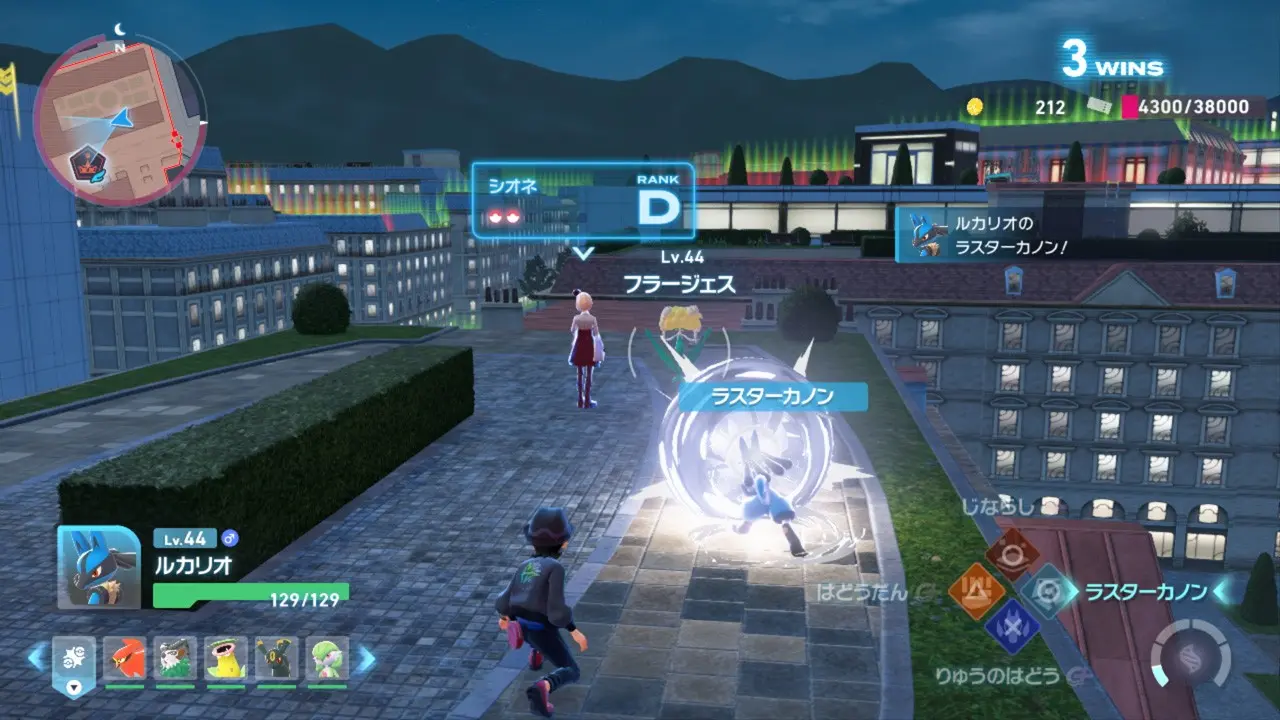Open the Poké Ball party swap slot
1280x720 pixels.
point(74,660)
